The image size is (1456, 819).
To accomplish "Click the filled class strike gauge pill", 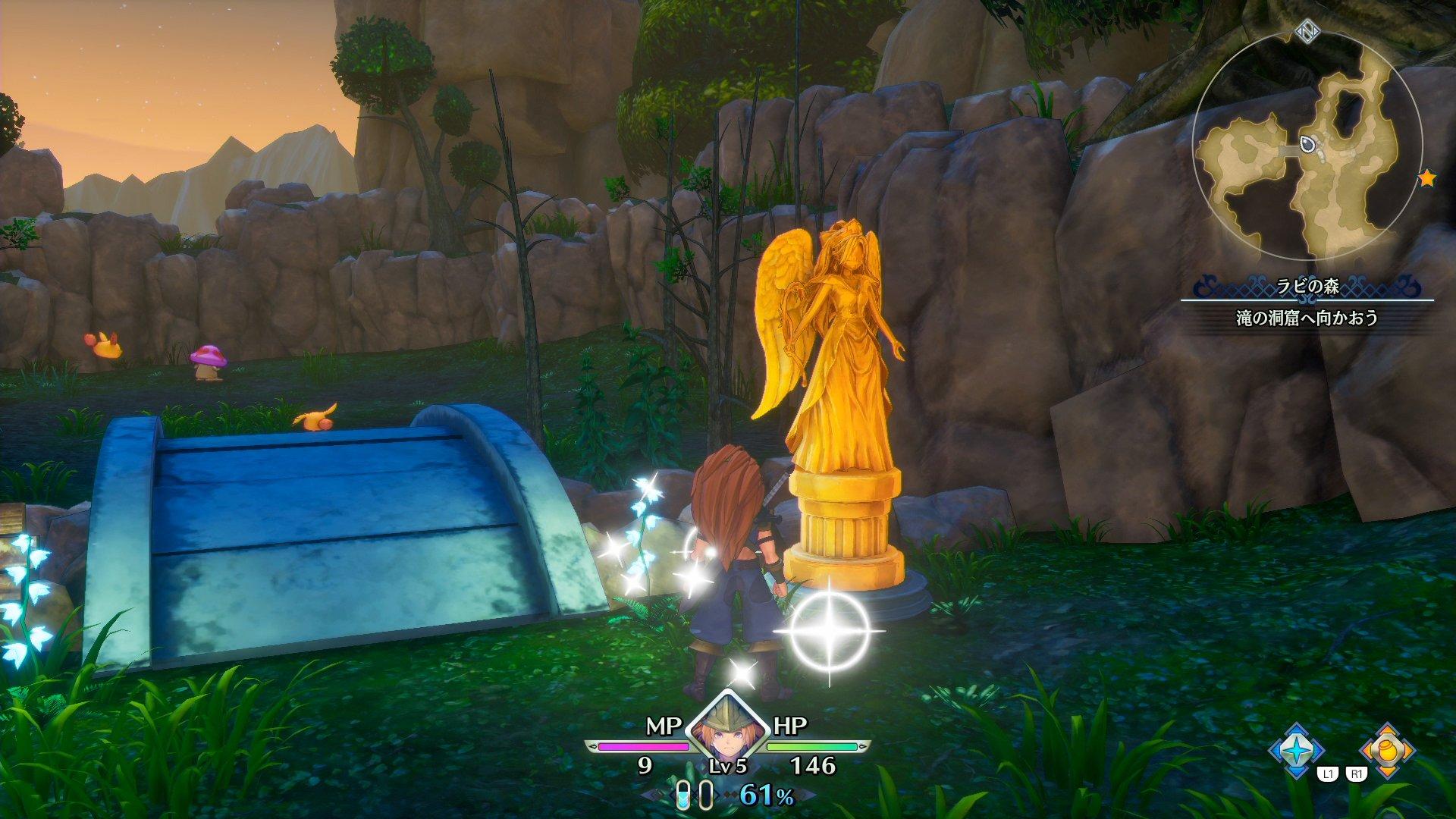I will [682, 795].
